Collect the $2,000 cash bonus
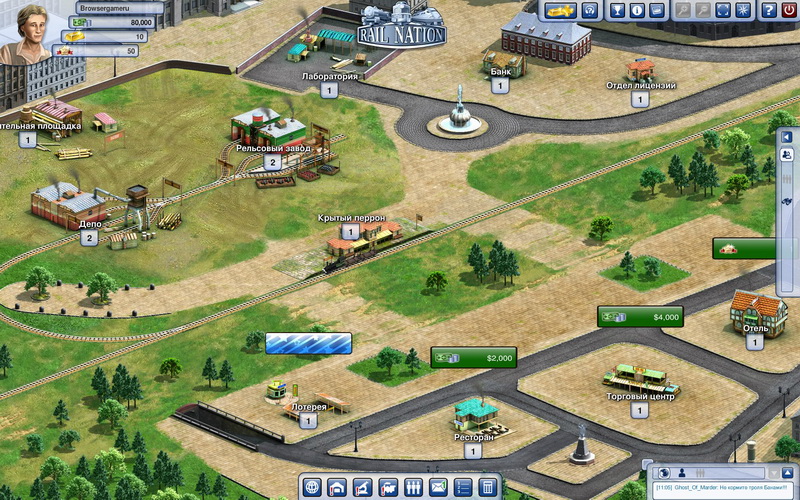This screenshot has height=500, width=800. (472, 357)
